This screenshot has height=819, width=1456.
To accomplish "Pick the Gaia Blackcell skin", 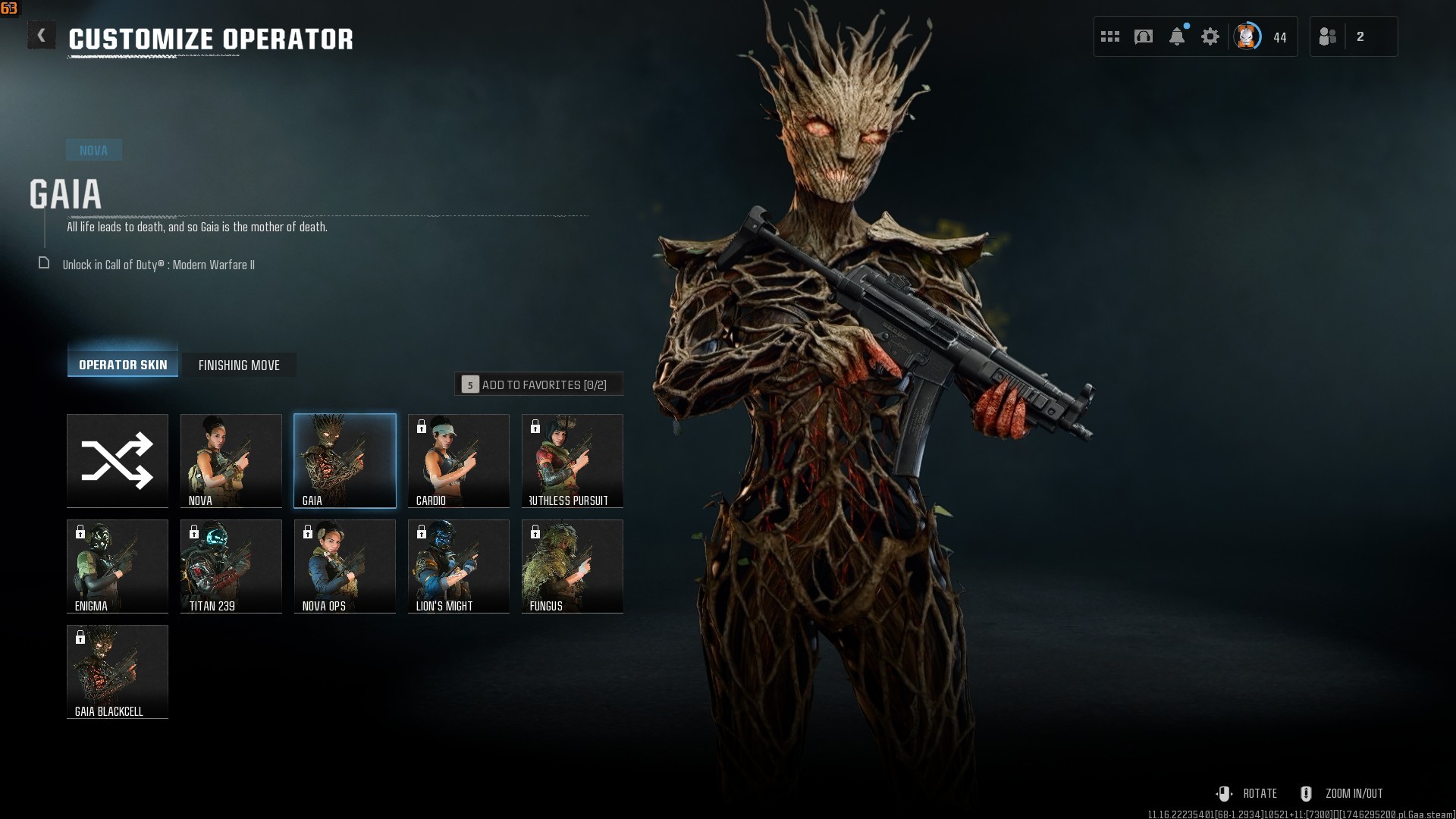I will tap(118, 671).
